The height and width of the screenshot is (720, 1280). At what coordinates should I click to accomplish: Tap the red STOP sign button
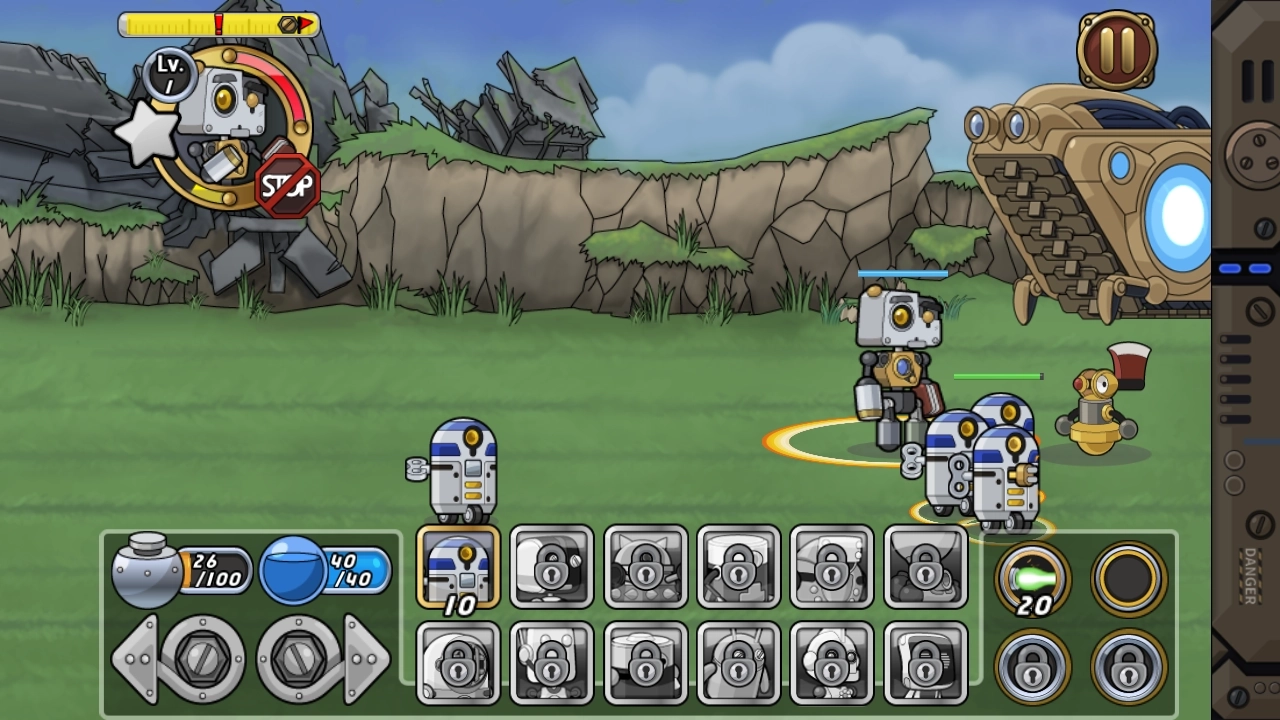[288, 185]
